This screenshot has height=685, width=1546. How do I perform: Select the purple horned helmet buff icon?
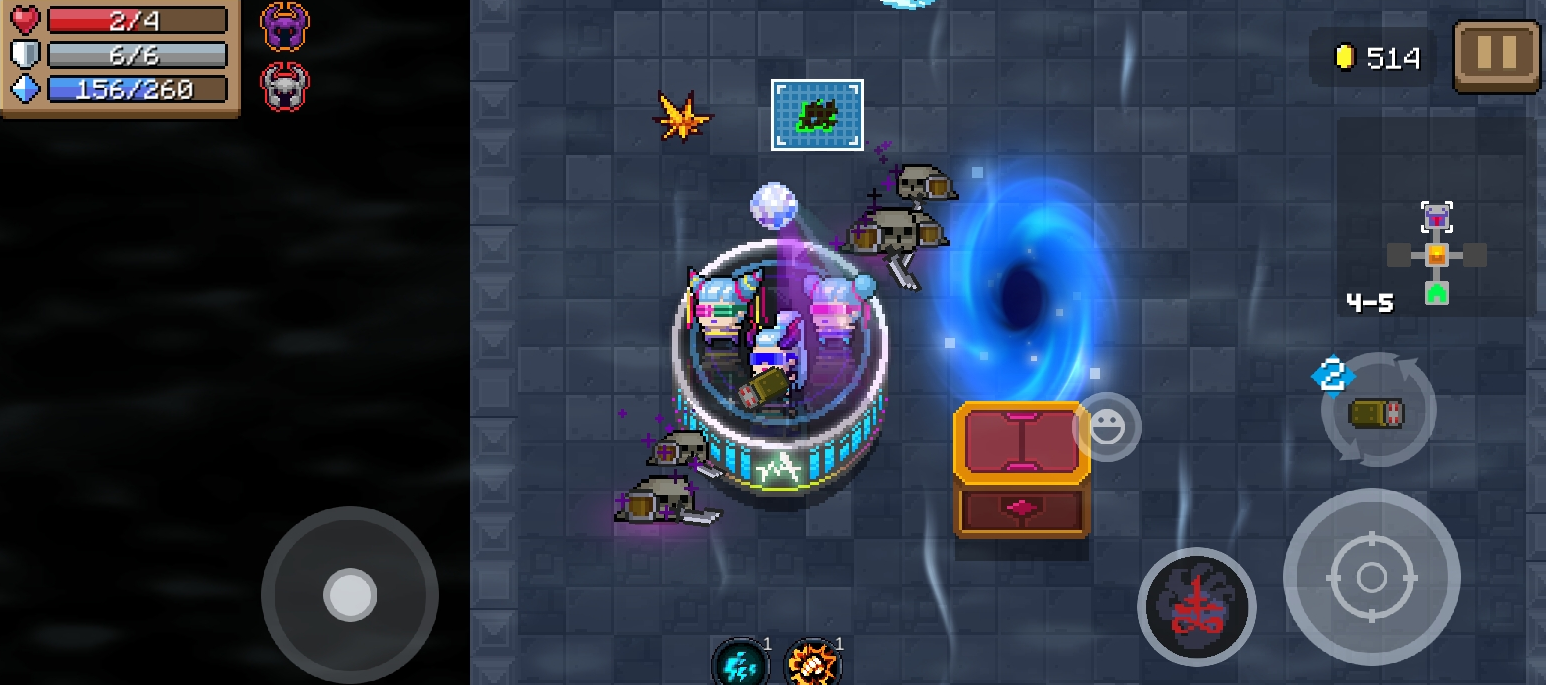coord(285,27)
